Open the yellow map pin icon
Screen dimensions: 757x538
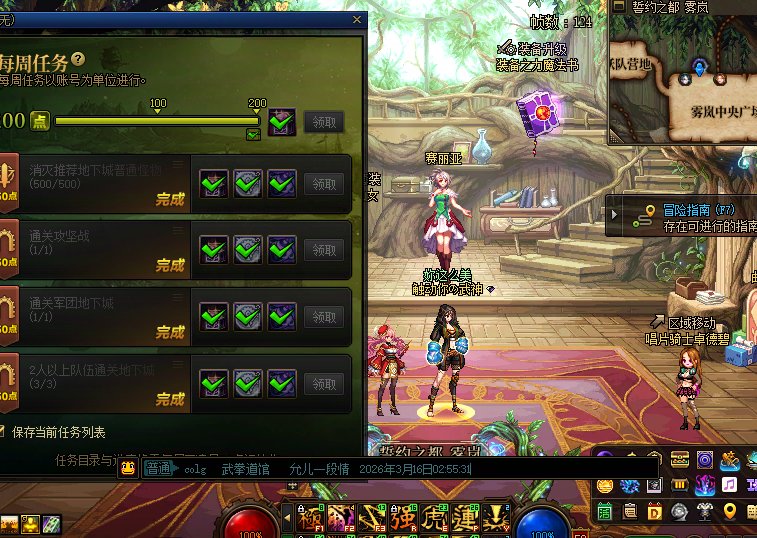point(729,512)
